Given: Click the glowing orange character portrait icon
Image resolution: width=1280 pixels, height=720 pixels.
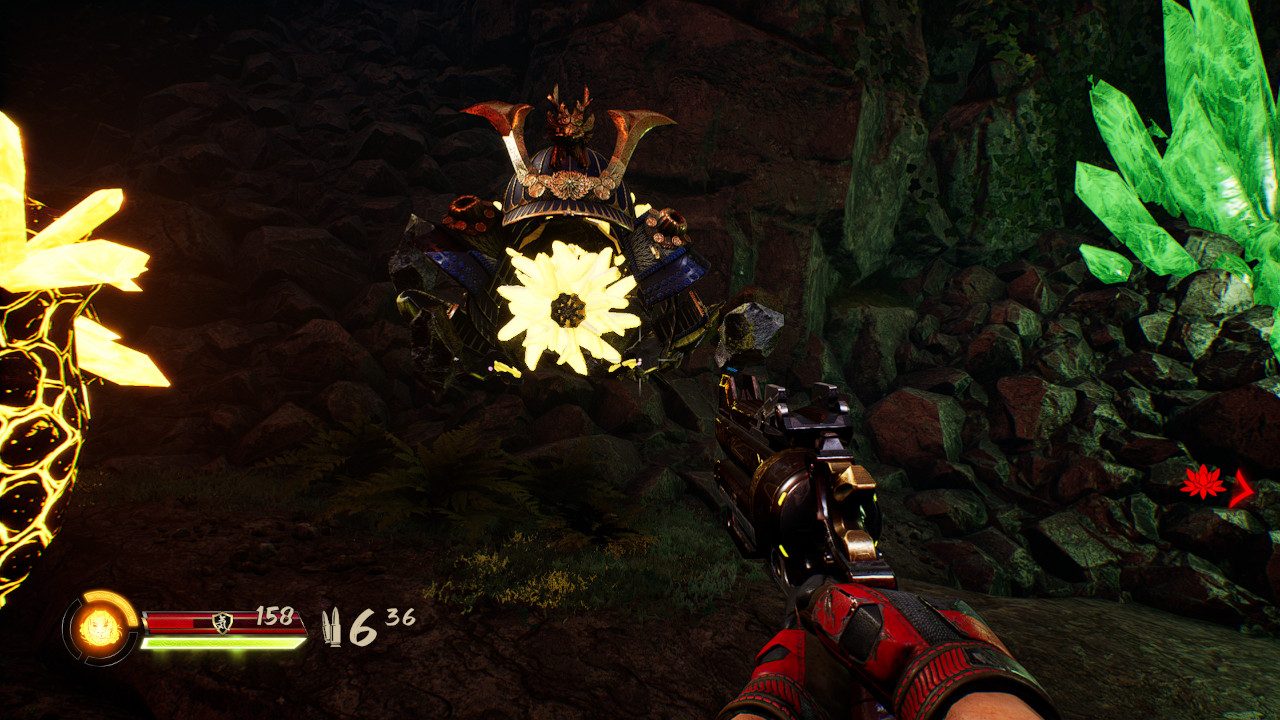Looking at the screenshot, I should click(100, 628).
